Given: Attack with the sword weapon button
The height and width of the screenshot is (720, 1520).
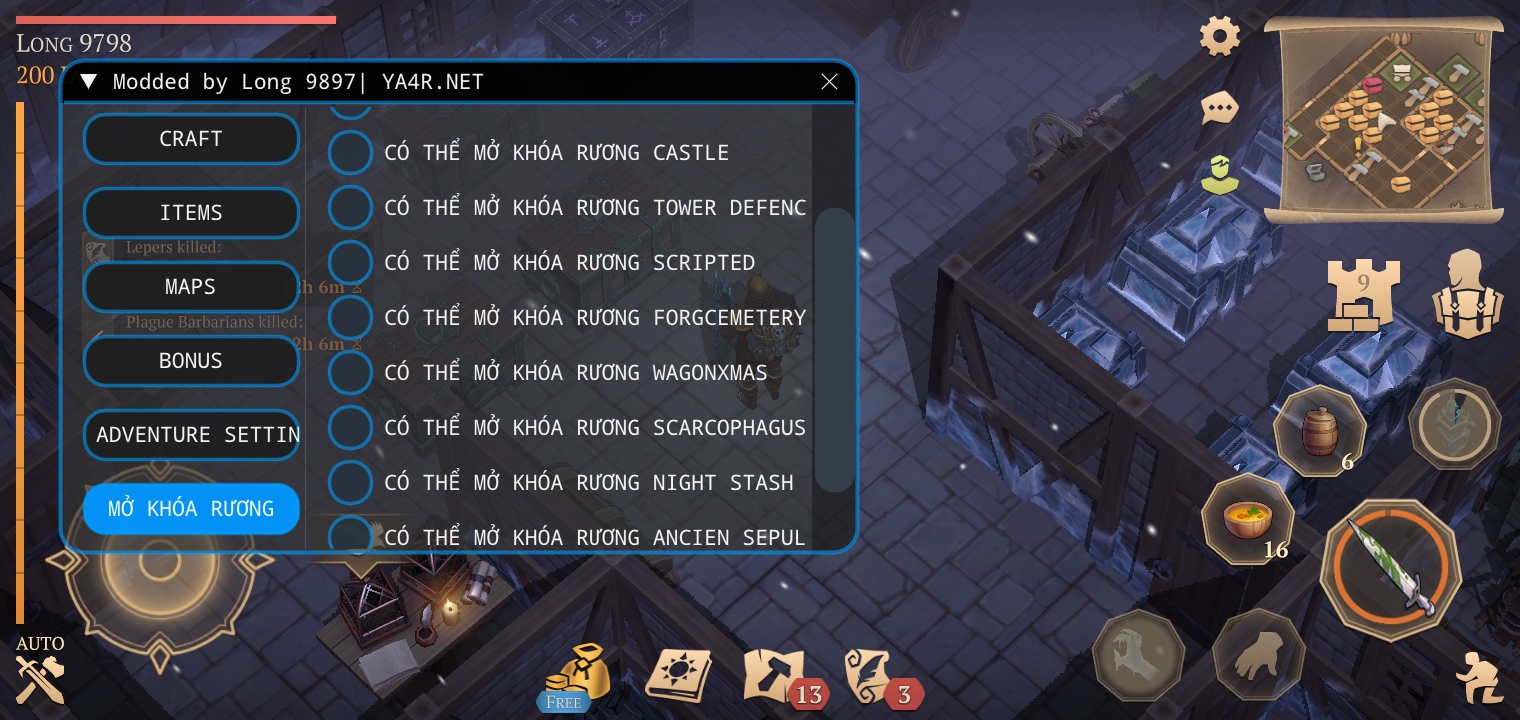Looking at the screenshot, I should click(1390, 570).
